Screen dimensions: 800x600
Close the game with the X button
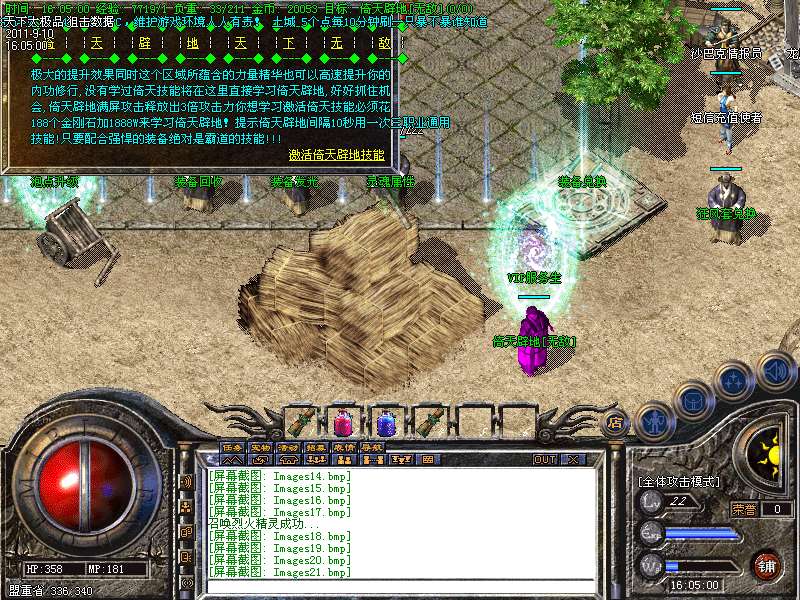click(573, 460)
